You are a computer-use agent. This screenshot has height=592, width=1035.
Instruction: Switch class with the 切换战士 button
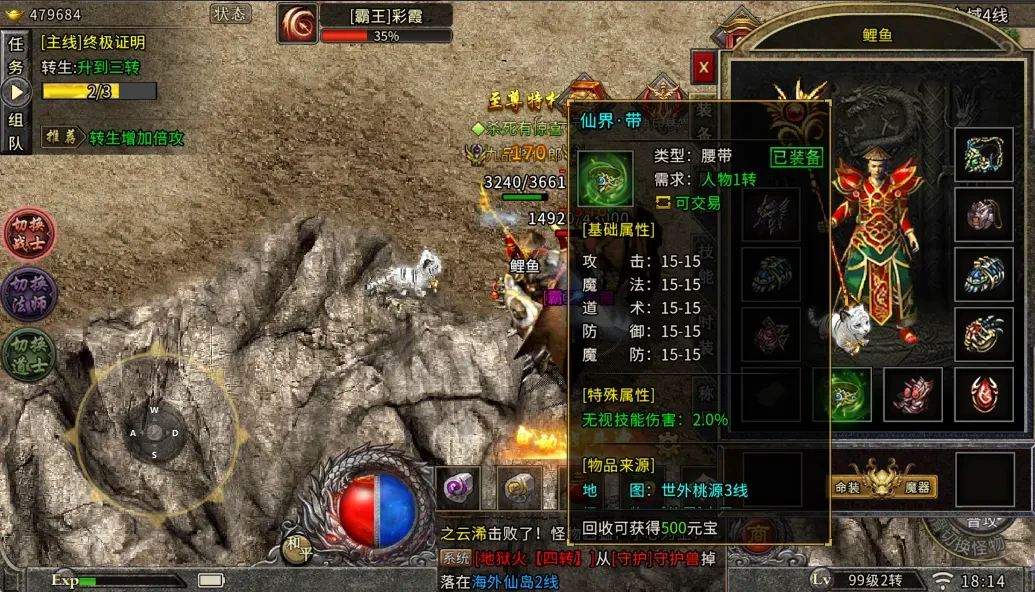coord(30,234)
